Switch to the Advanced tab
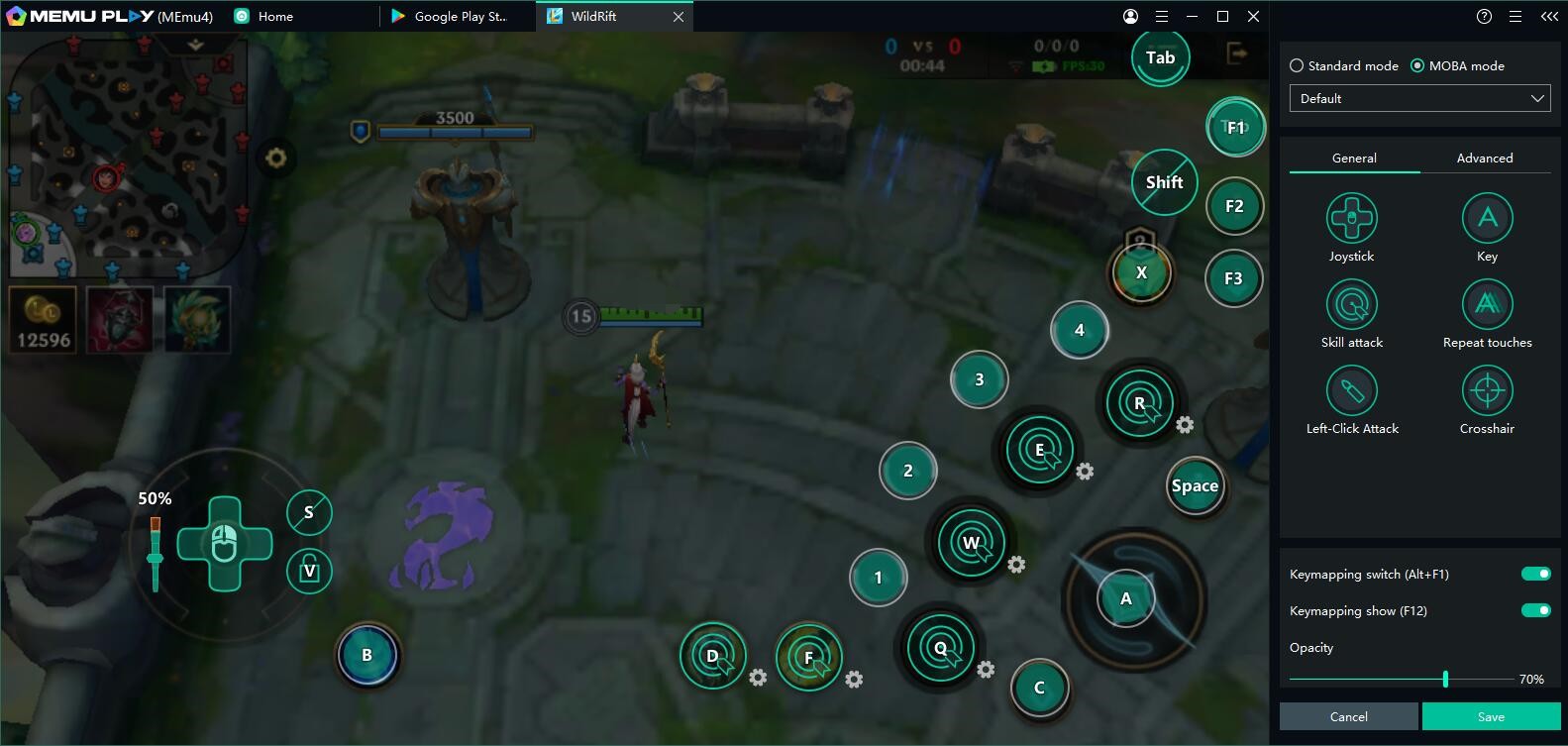The height and width of the screenshot is (746, 1568). (x=1484, y=158)
